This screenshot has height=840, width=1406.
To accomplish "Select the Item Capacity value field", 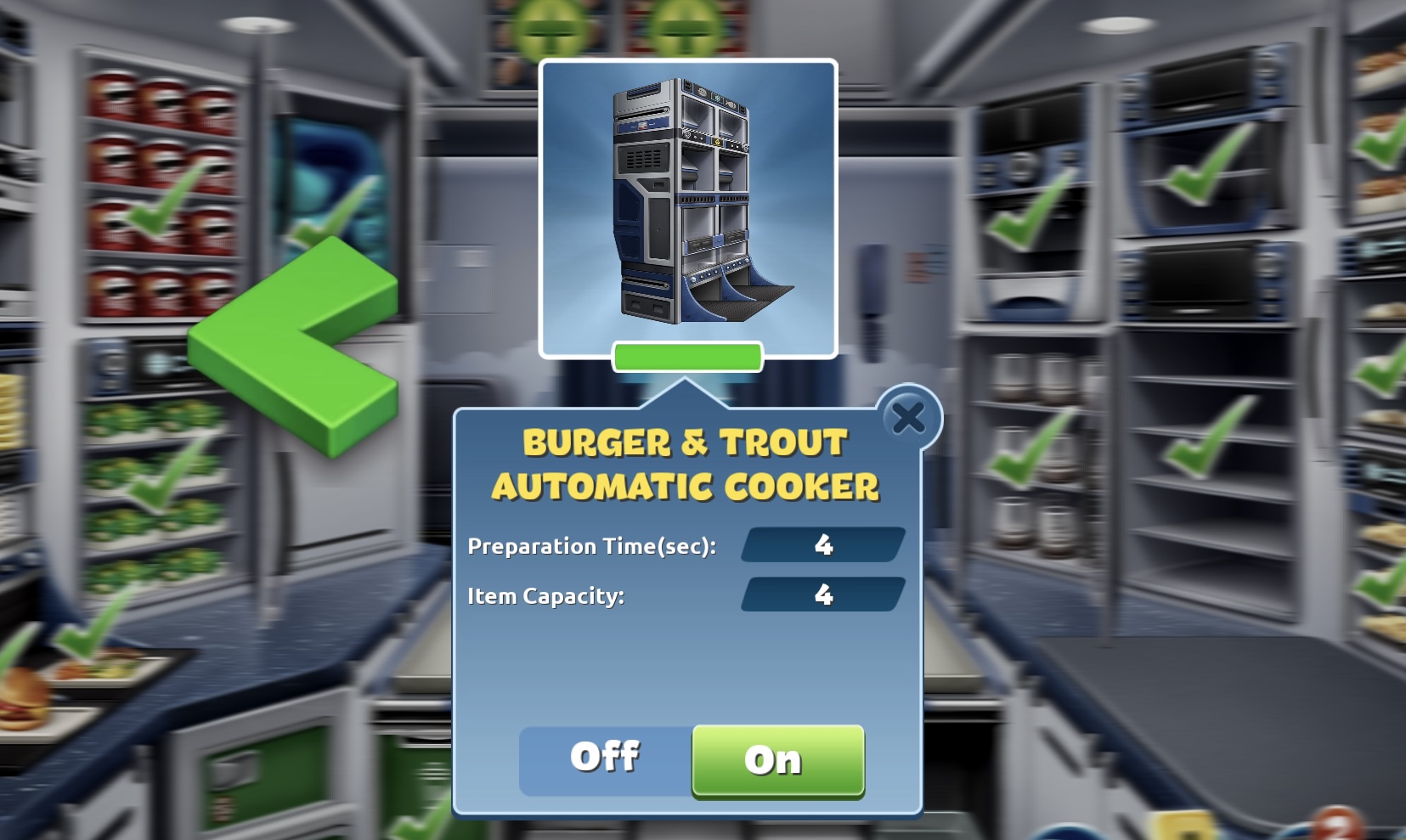I will point(821,595).
